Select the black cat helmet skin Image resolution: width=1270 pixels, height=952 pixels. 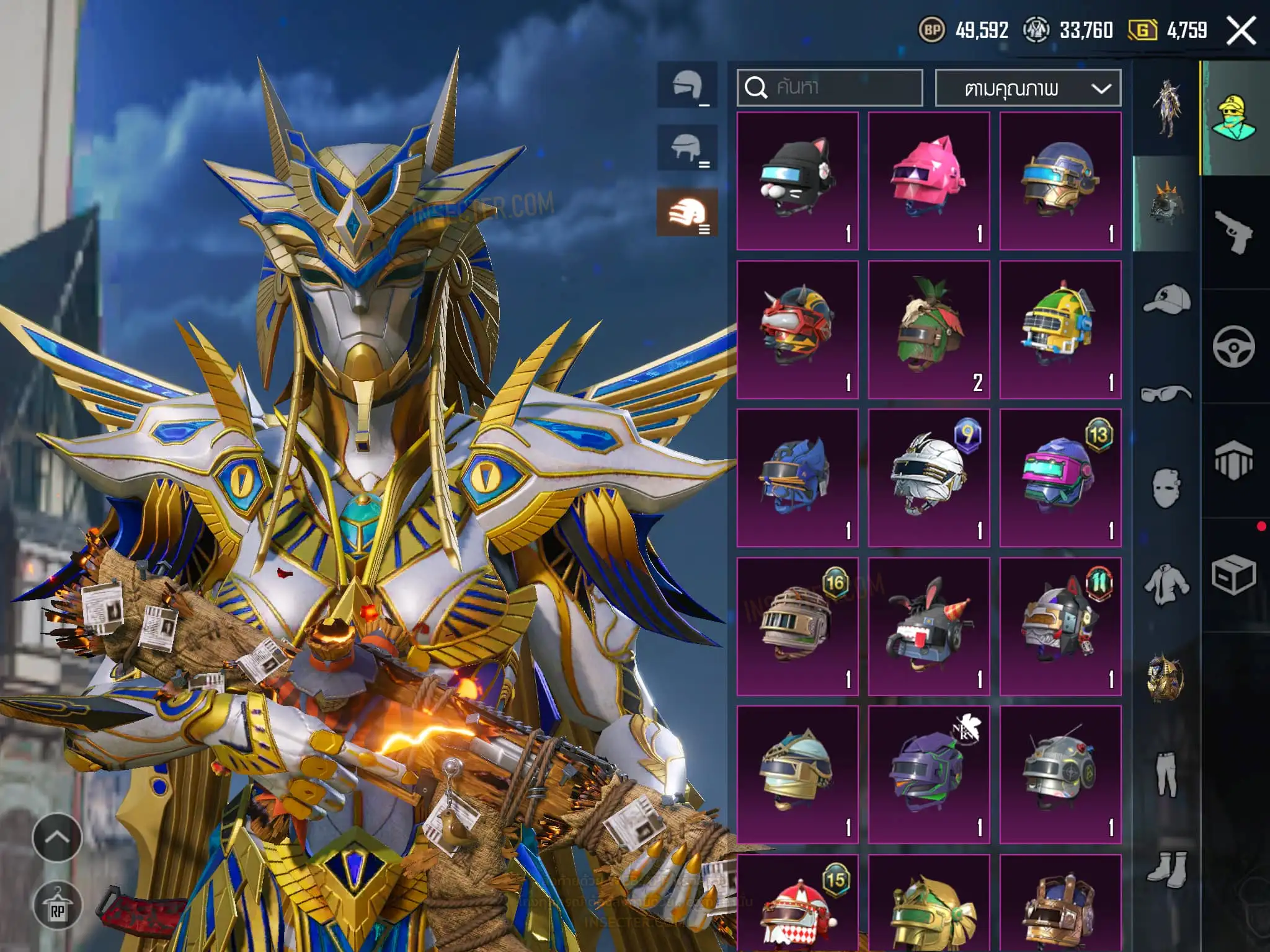[x=797, y=181]
